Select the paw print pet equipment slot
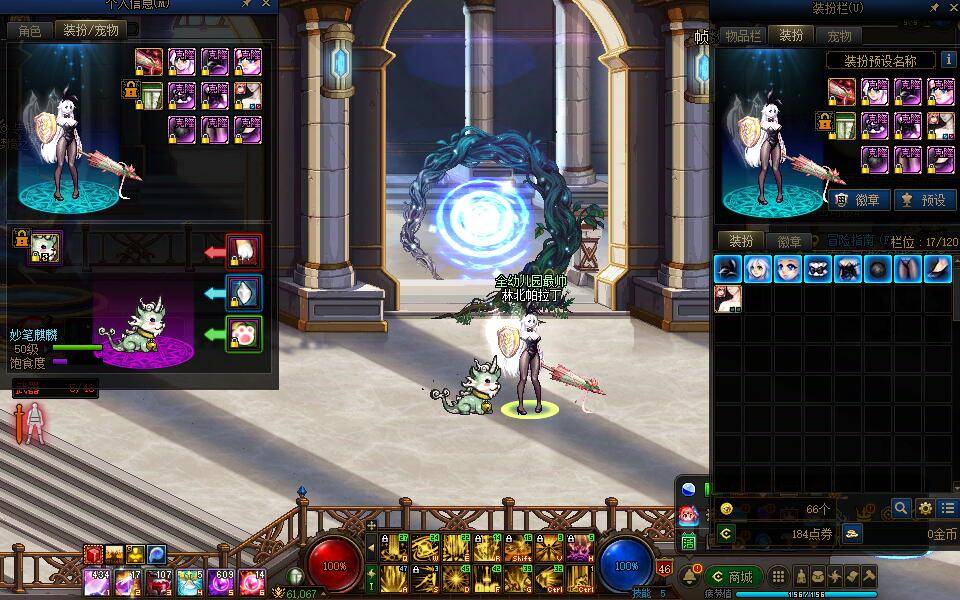This screenshot has height=600, width=960. pos(245,334)
